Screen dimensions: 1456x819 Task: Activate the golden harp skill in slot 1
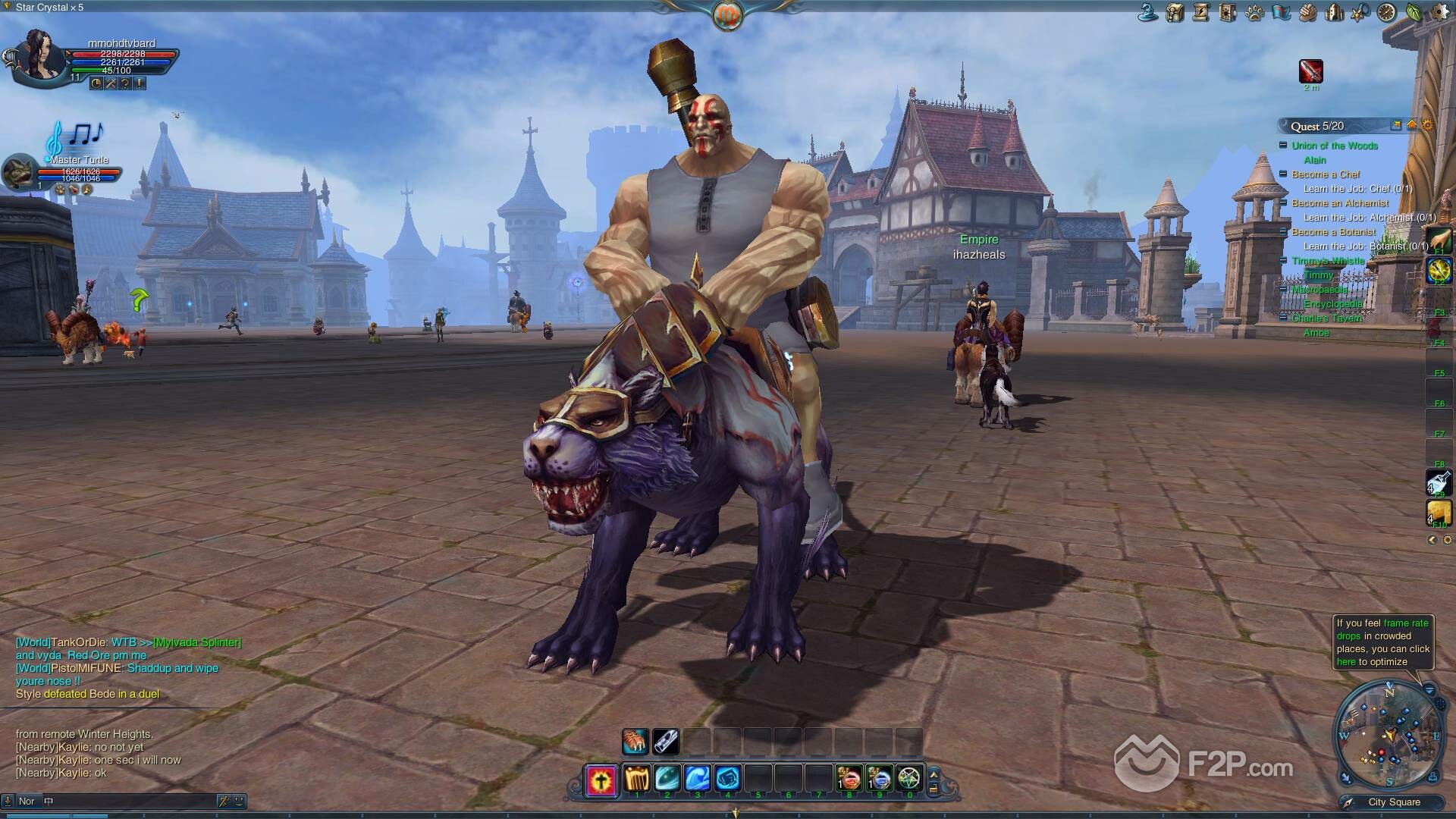[636, 779]
